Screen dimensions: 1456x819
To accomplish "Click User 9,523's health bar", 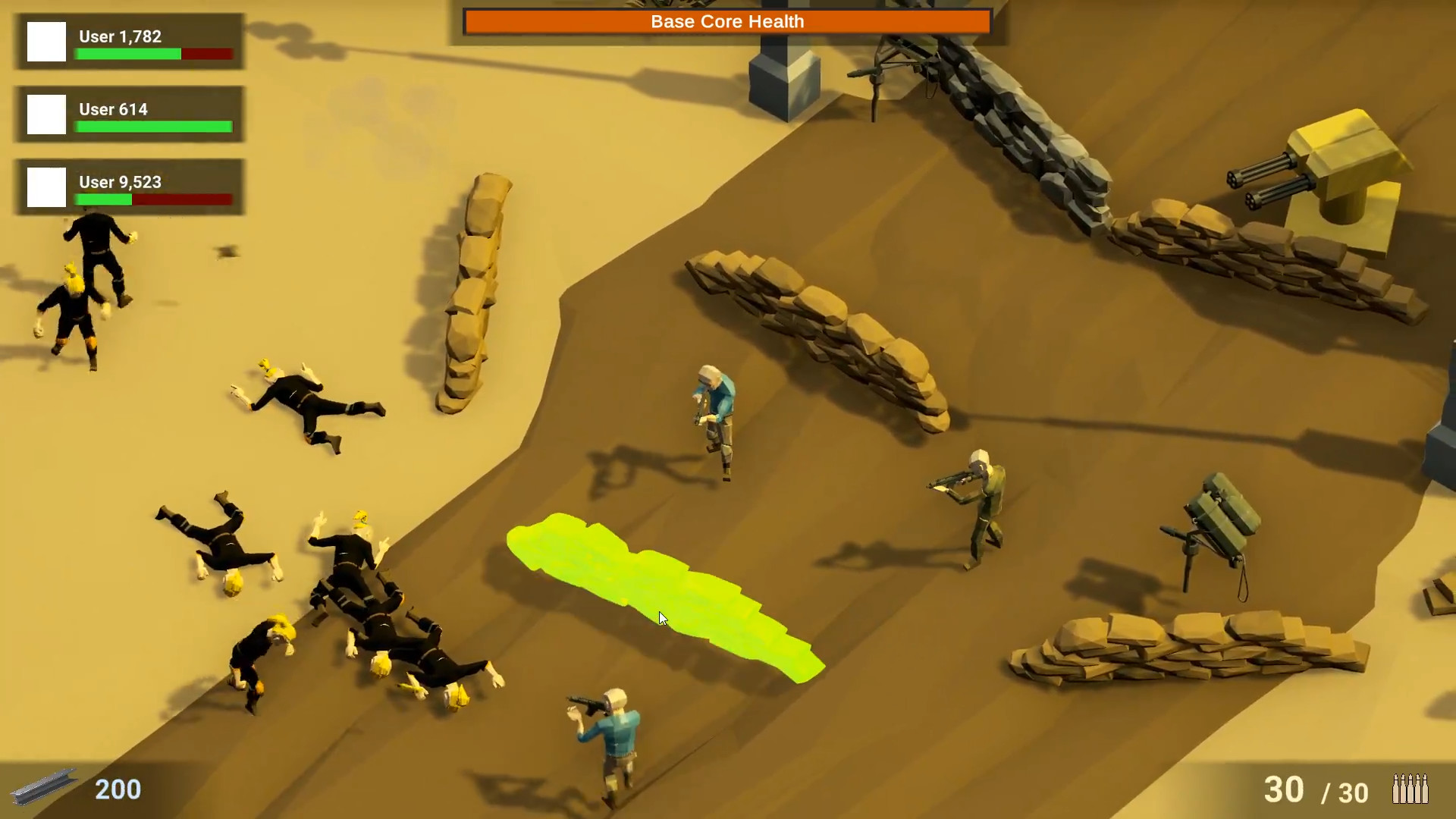I will pyautogui.click(x=152, y=199).
